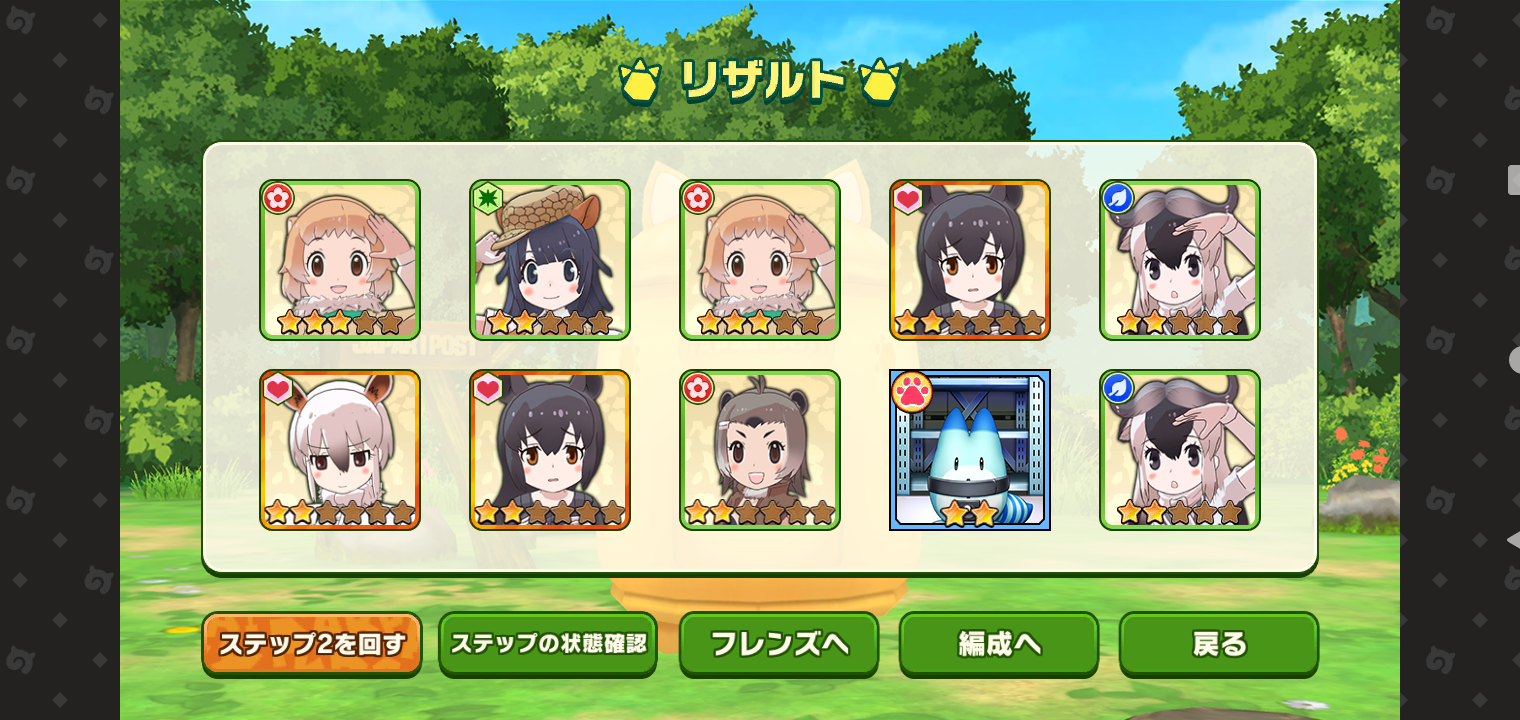Click the ステップの状態確認 button
Viewport: 1520px width, 720px height.
(x=547, y=645)
